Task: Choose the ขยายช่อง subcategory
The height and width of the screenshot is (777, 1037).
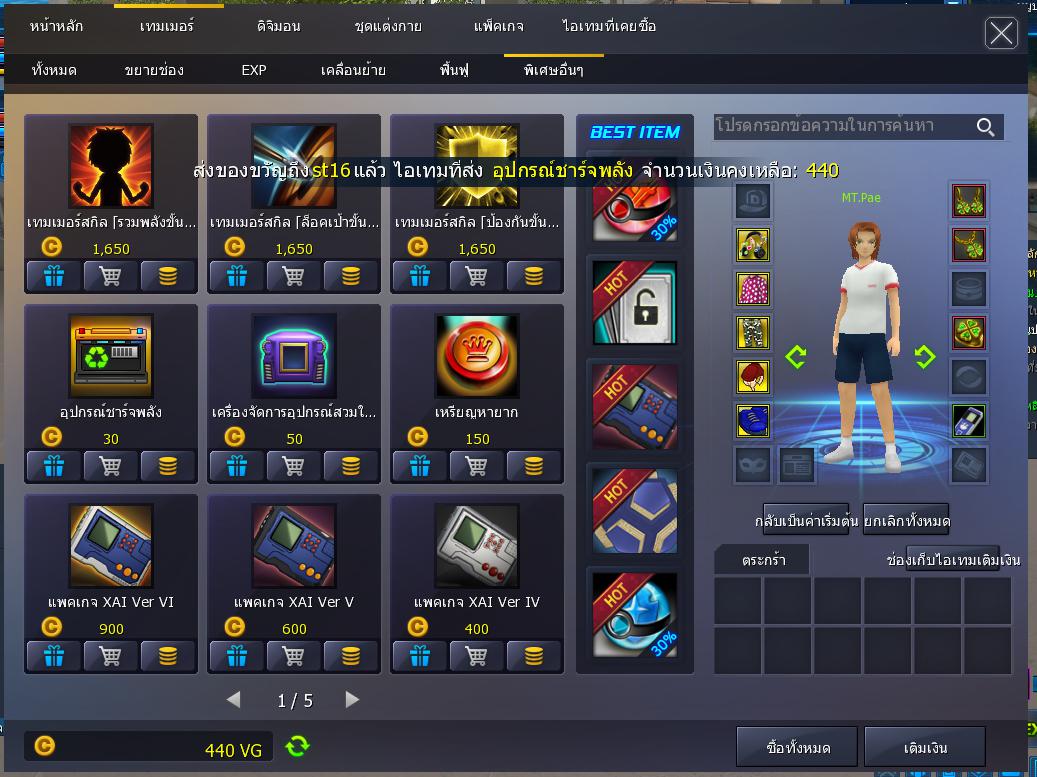Action: [x=154, y=70]
